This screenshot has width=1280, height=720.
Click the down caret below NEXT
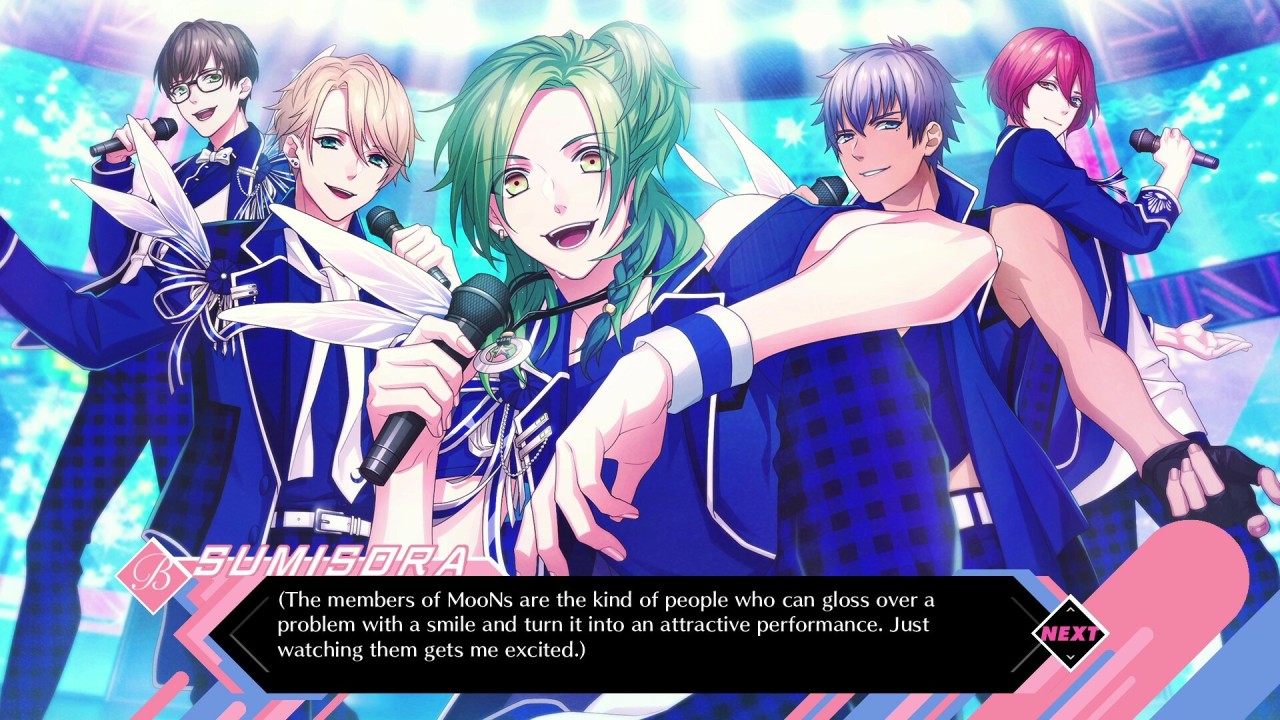pyautogui.click(x=1072, y=656)
